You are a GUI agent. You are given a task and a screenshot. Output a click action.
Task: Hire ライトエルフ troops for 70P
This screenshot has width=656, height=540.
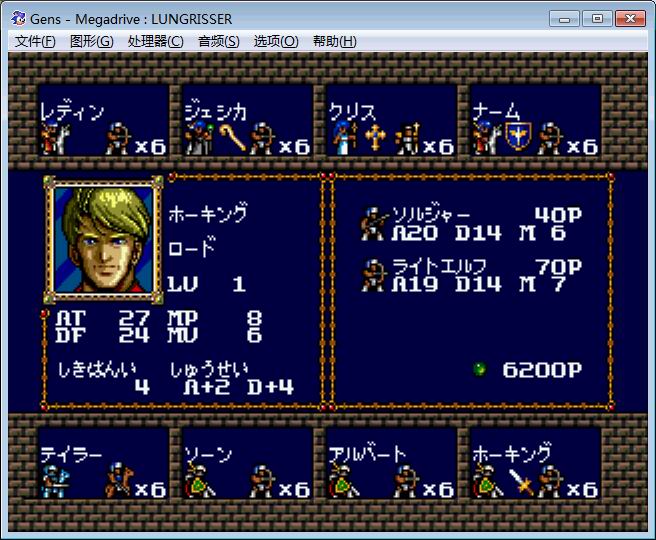coord(472,275)
